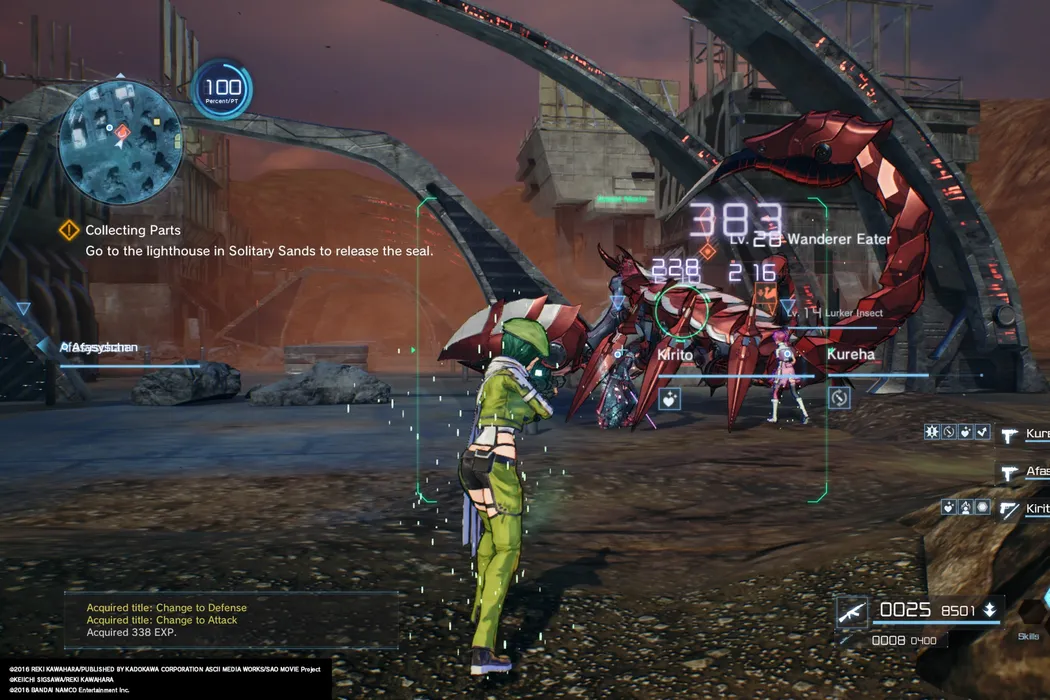1050x700 pixels.
Task: Select the assault rifle weapon slot
Action: [851, 611]
